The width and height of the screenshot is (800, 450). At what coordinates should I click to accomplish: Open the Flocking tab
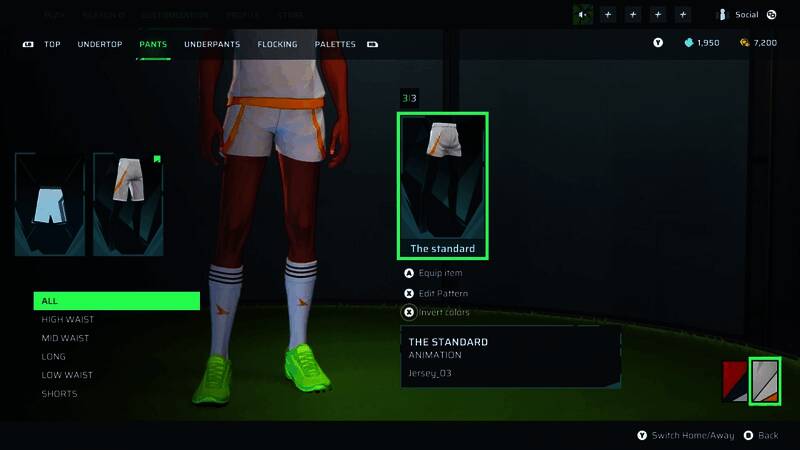(x=277, y=44)
